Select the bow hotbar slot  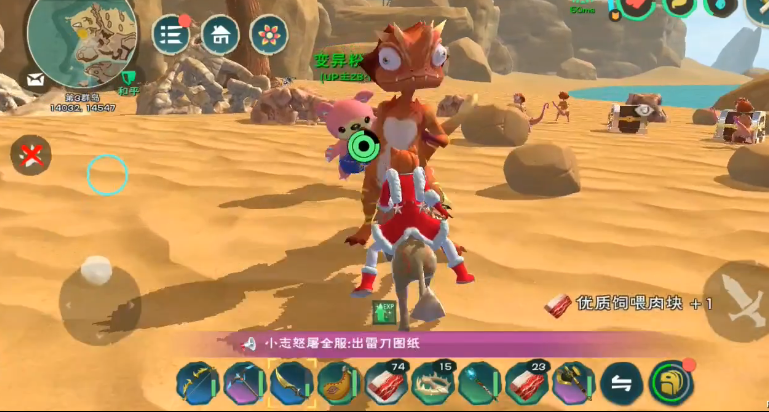198,382
